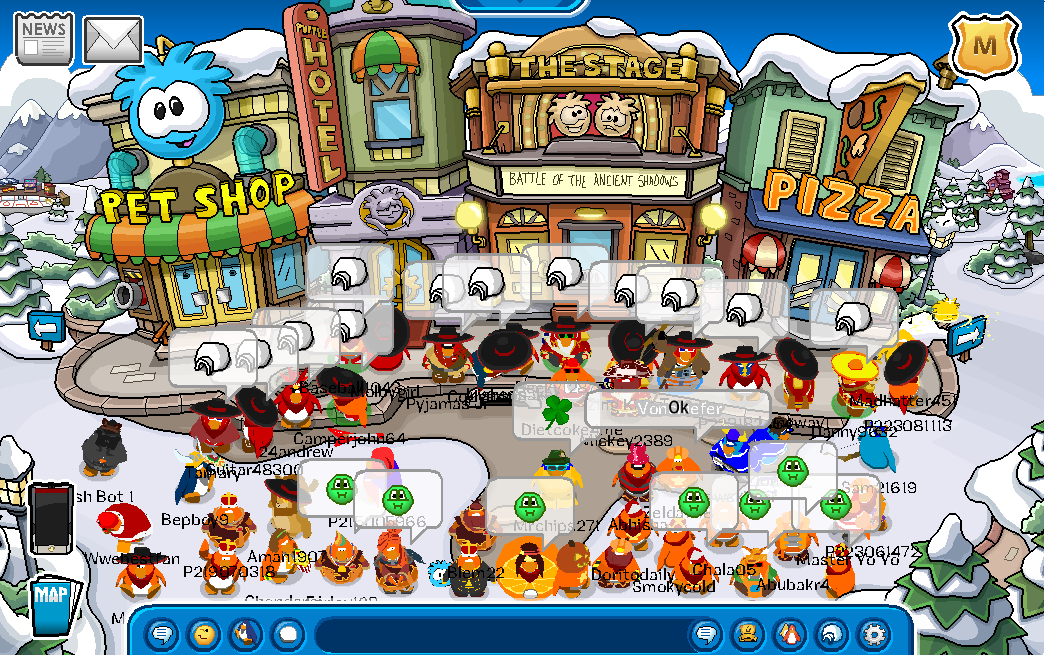Send the chat message with speech-bubble button
This screenshot has height=657, width=1052.
point(706,634)
